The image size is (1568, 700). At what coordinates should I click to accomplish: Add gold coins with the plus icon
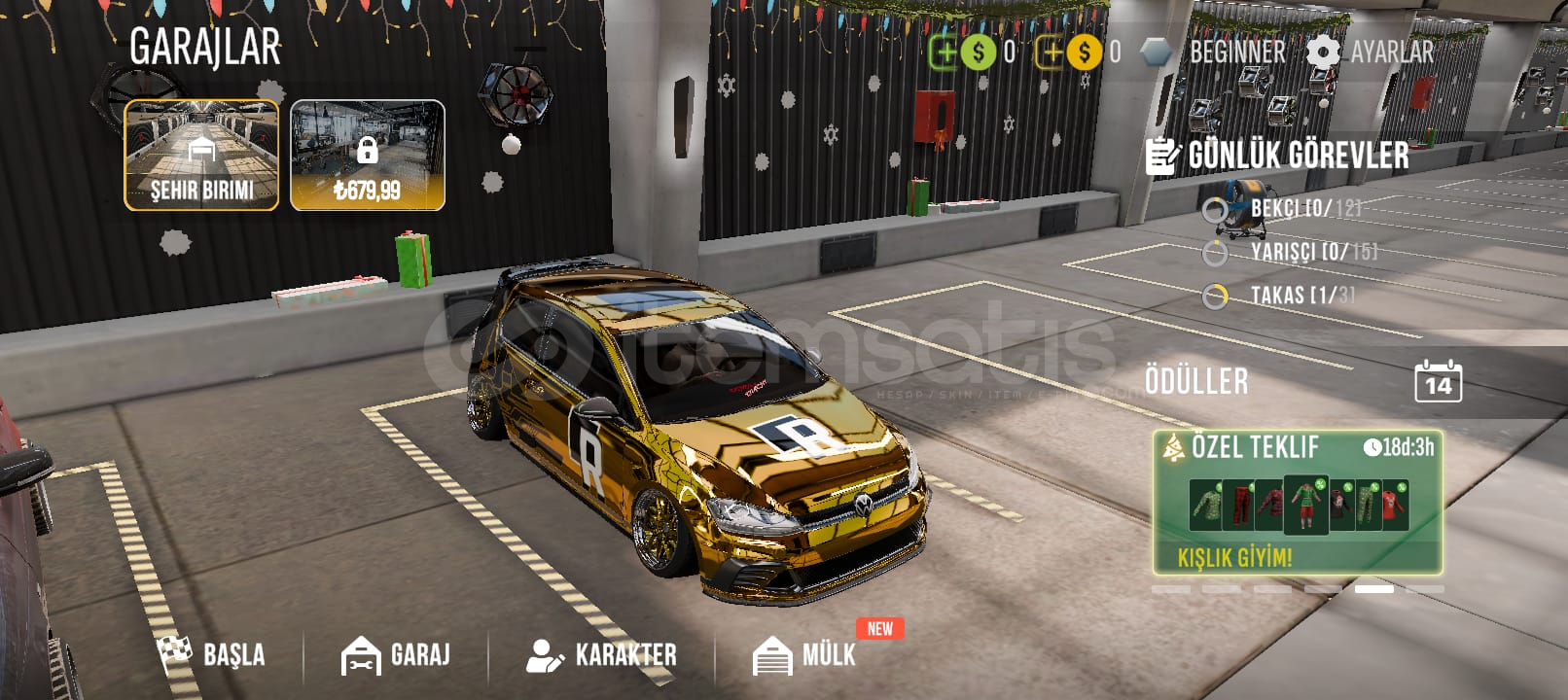1050,52
